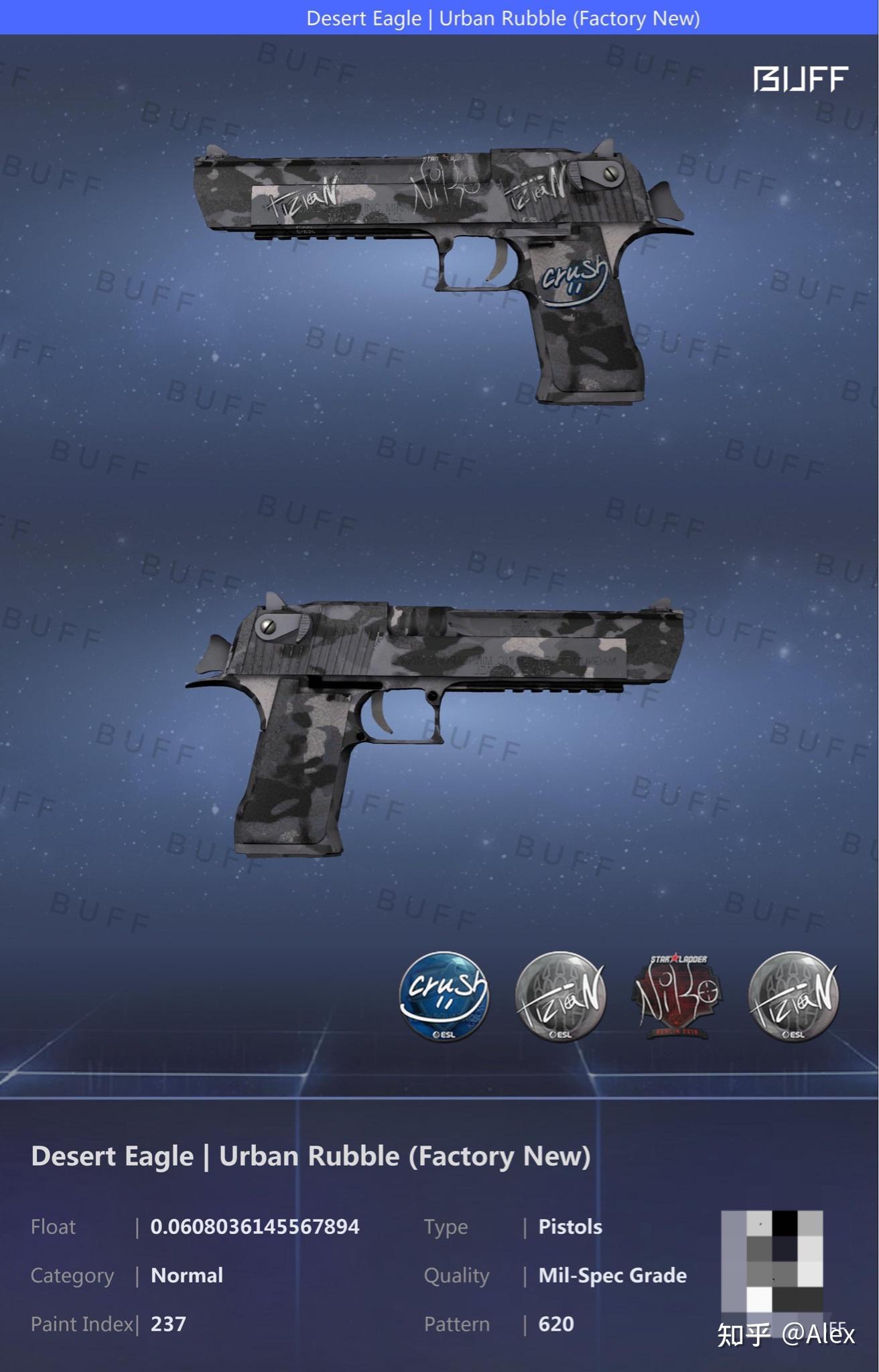Toggle the Normal category value
The height and width of the screenshot is (1372, 879).
click(x=188, y=1276)
